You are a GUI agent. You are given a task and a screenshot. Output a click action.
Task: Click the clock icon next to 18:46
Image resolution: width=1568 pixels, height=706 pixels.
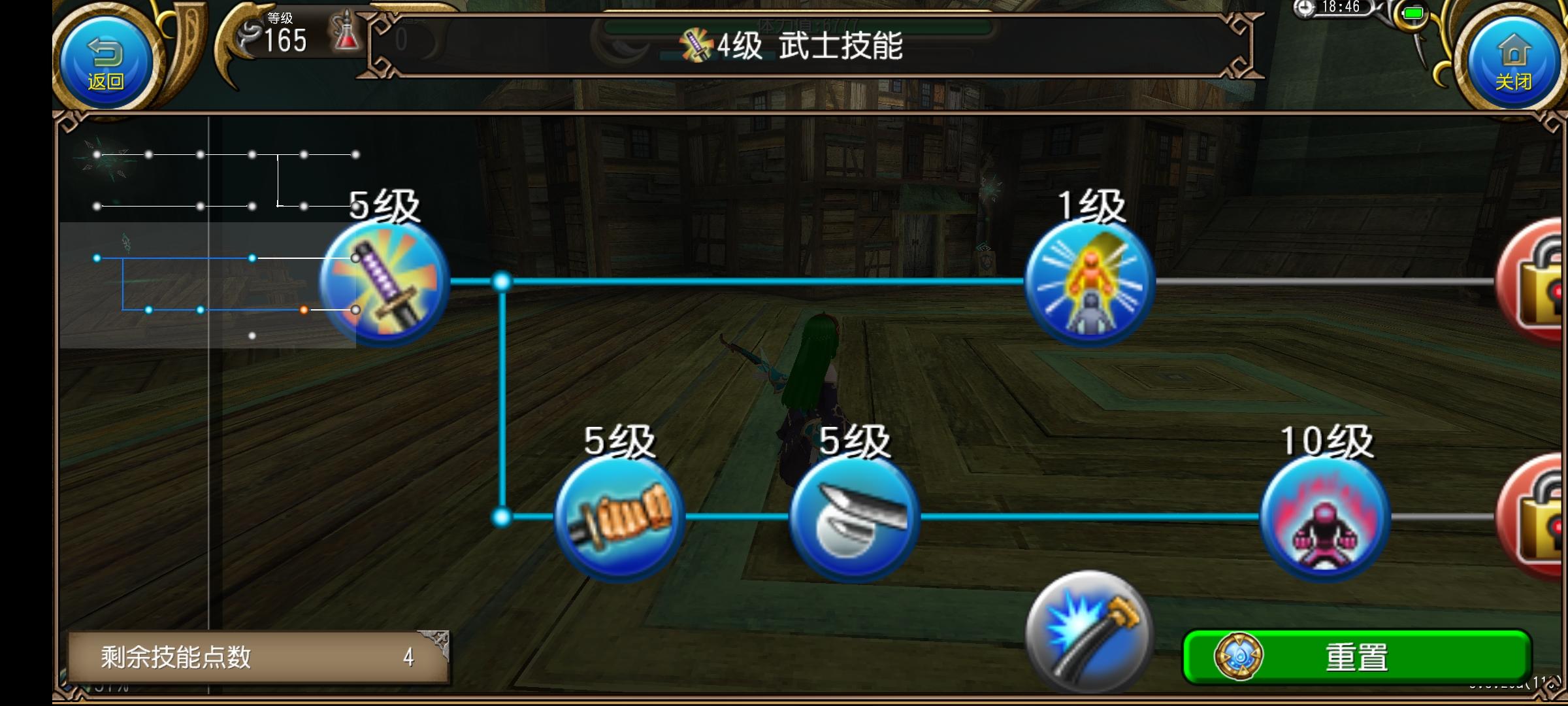1305,8
